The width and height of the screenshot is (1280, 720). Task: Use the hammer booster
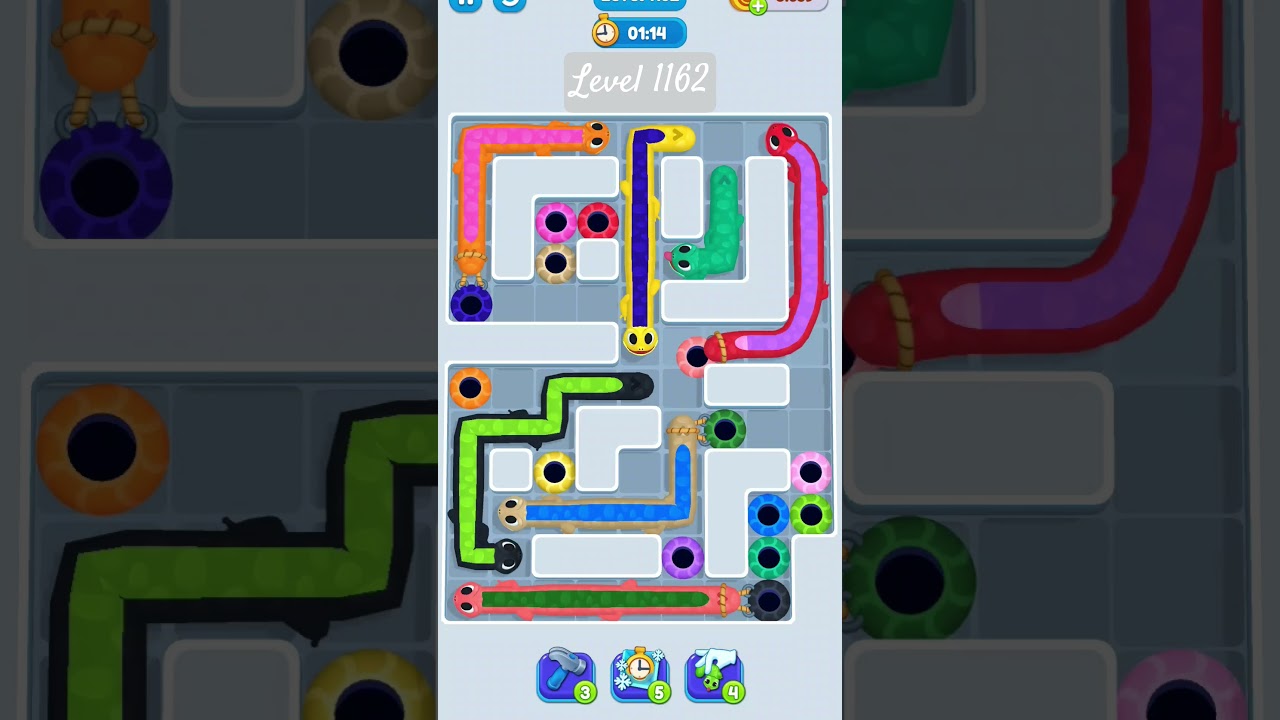point(566,675)
